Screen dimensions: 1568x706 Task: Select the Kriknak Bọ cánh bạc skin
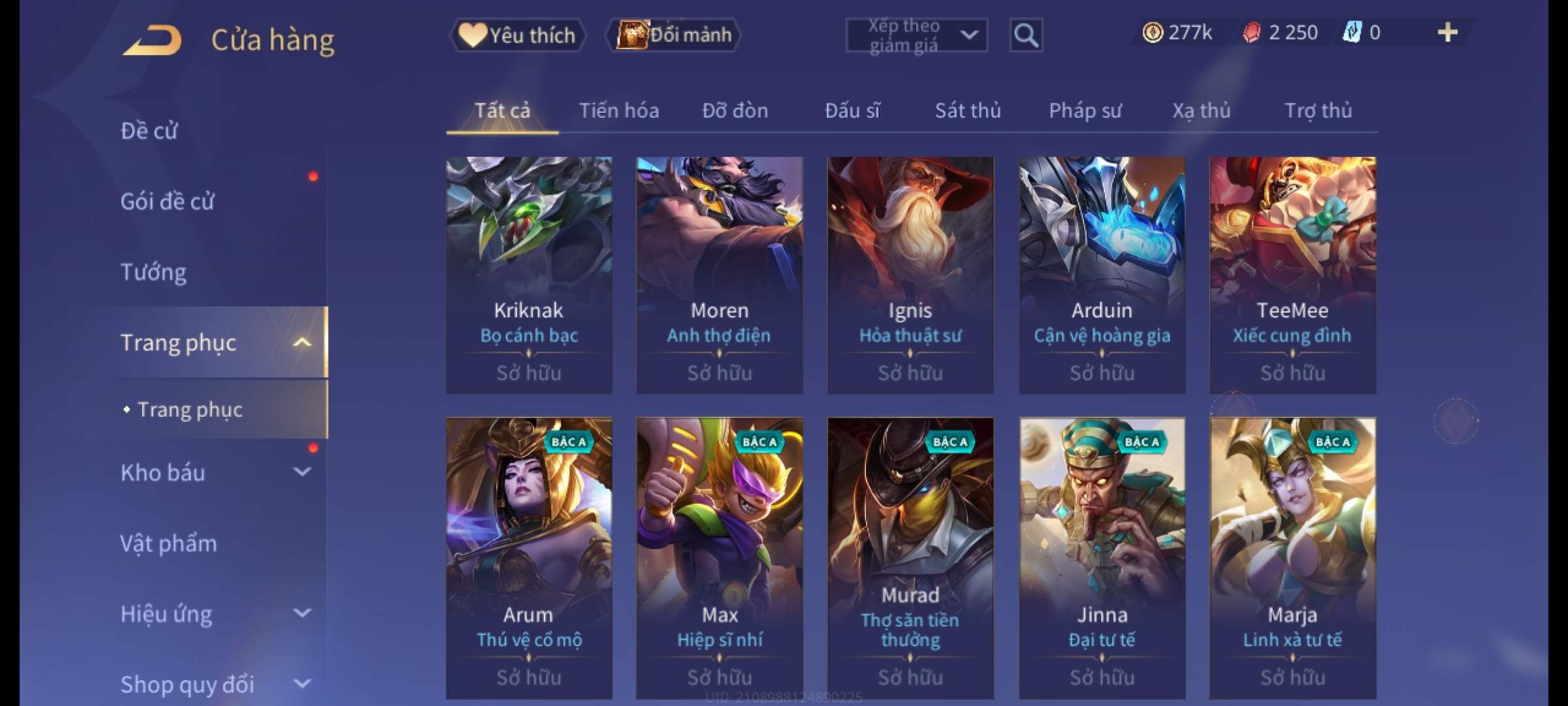(x=529, y=275)
